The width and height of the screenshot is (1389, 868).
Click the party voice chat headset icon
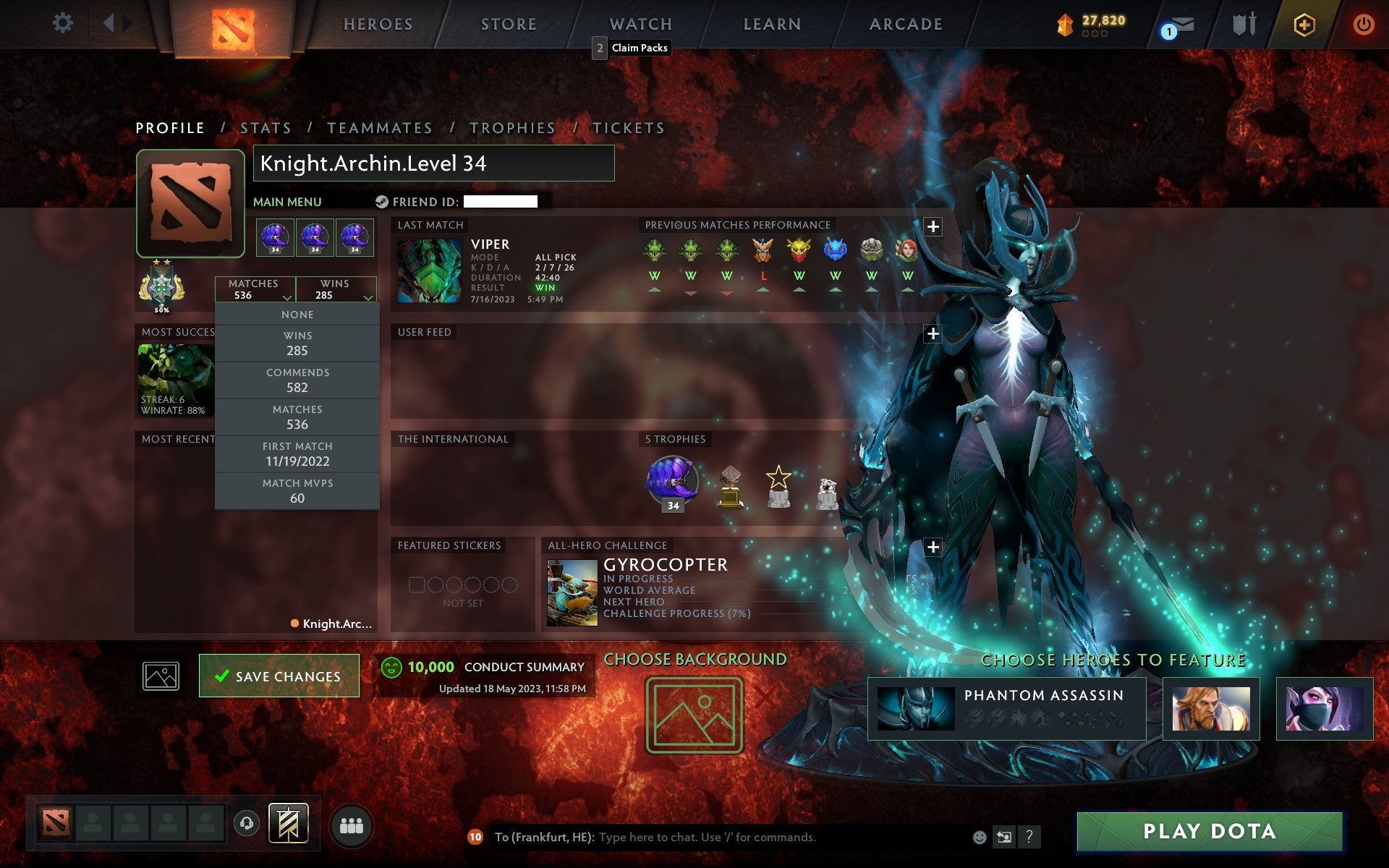click(247, 822)
